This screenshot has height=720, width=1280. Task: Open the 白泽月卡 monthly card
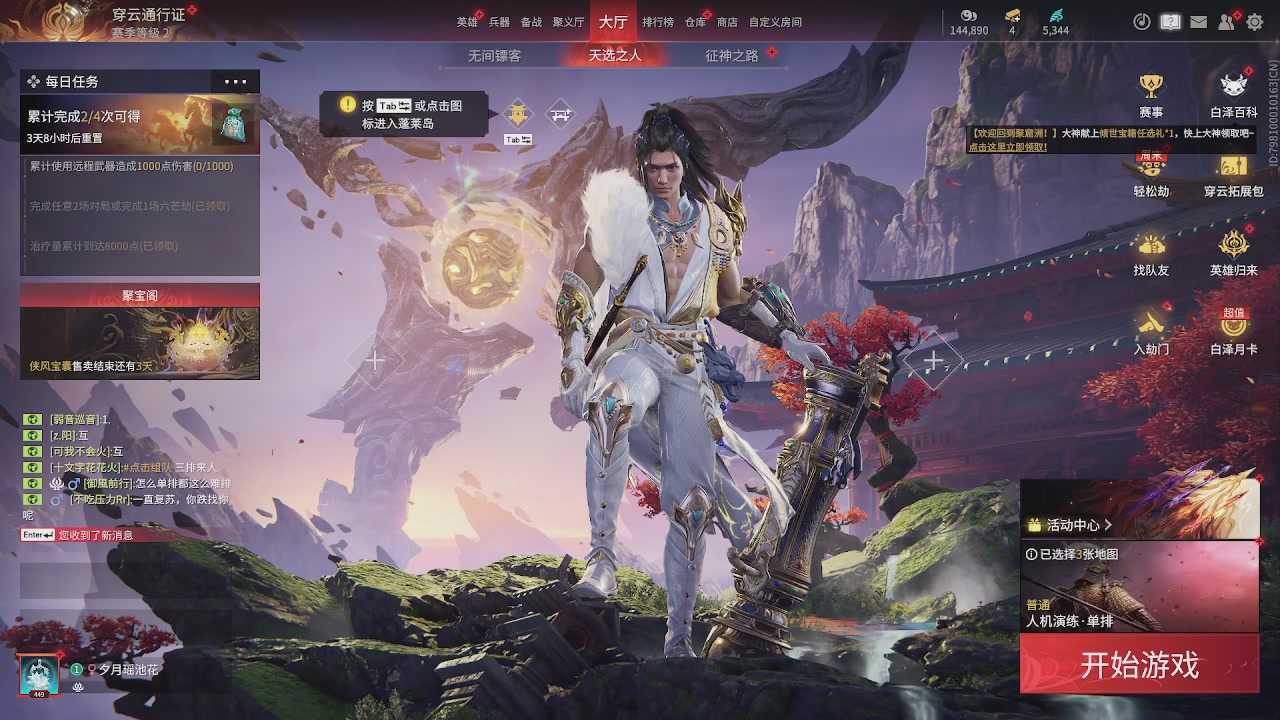[x=1234, y=331]
